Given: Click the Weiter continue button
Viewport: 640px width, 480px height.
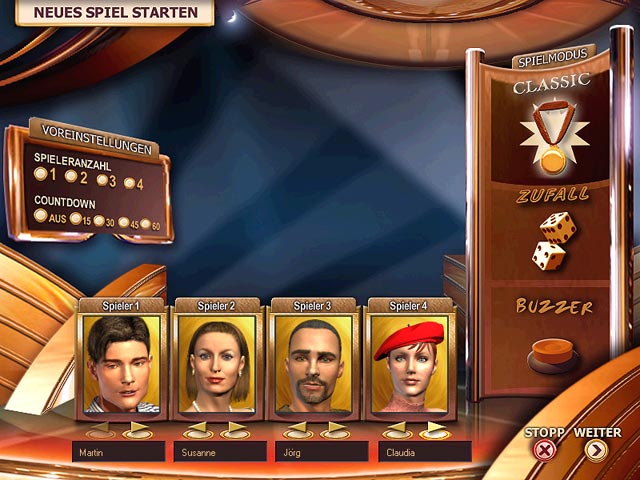Looking at the screenshot, I should point(597,449).
